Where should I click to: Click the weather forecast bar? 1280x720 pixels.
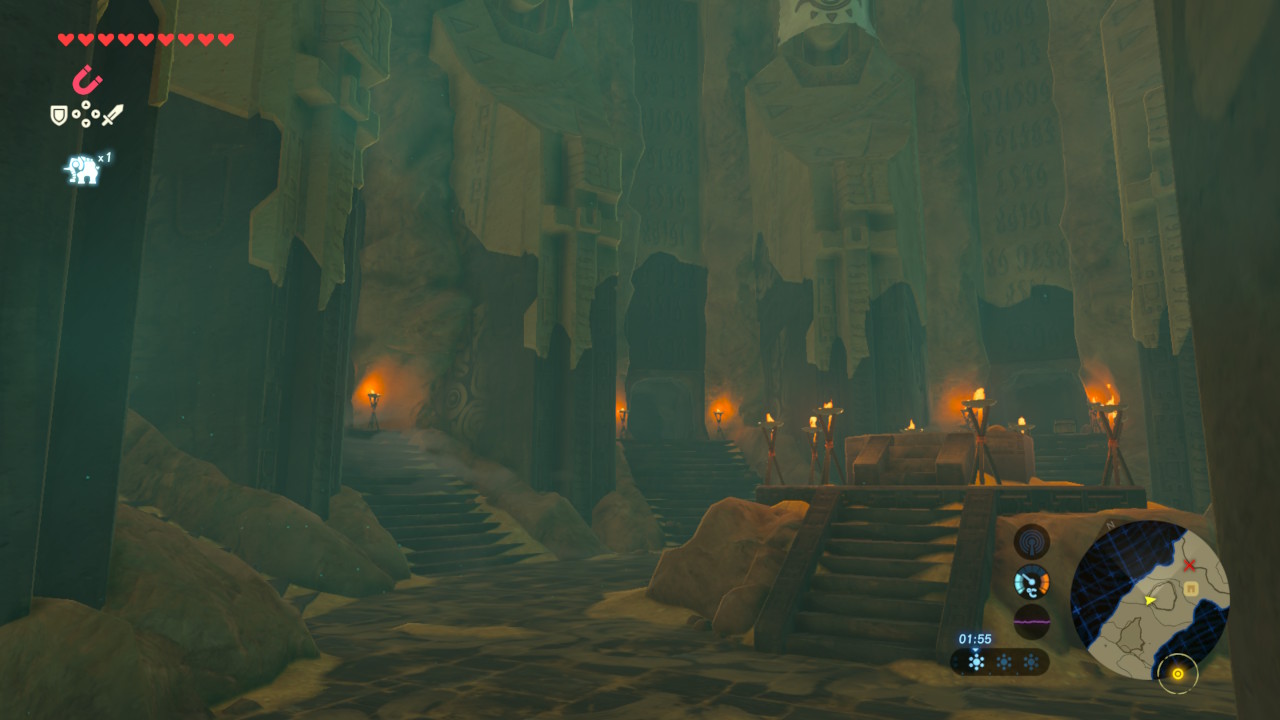(999, 662)
